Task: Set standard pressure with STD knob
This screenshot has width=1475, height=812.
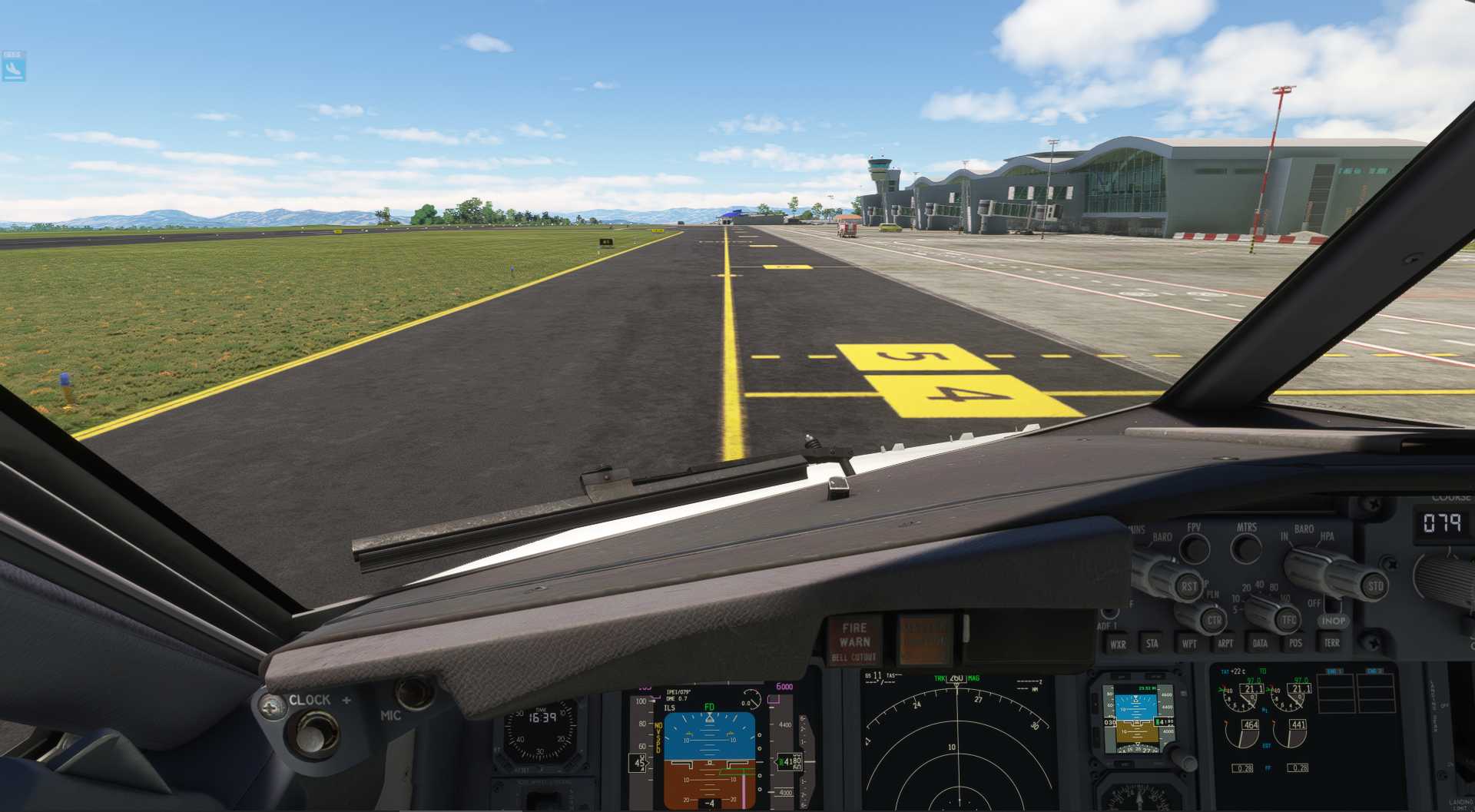Action: (x=1374, y=586)
